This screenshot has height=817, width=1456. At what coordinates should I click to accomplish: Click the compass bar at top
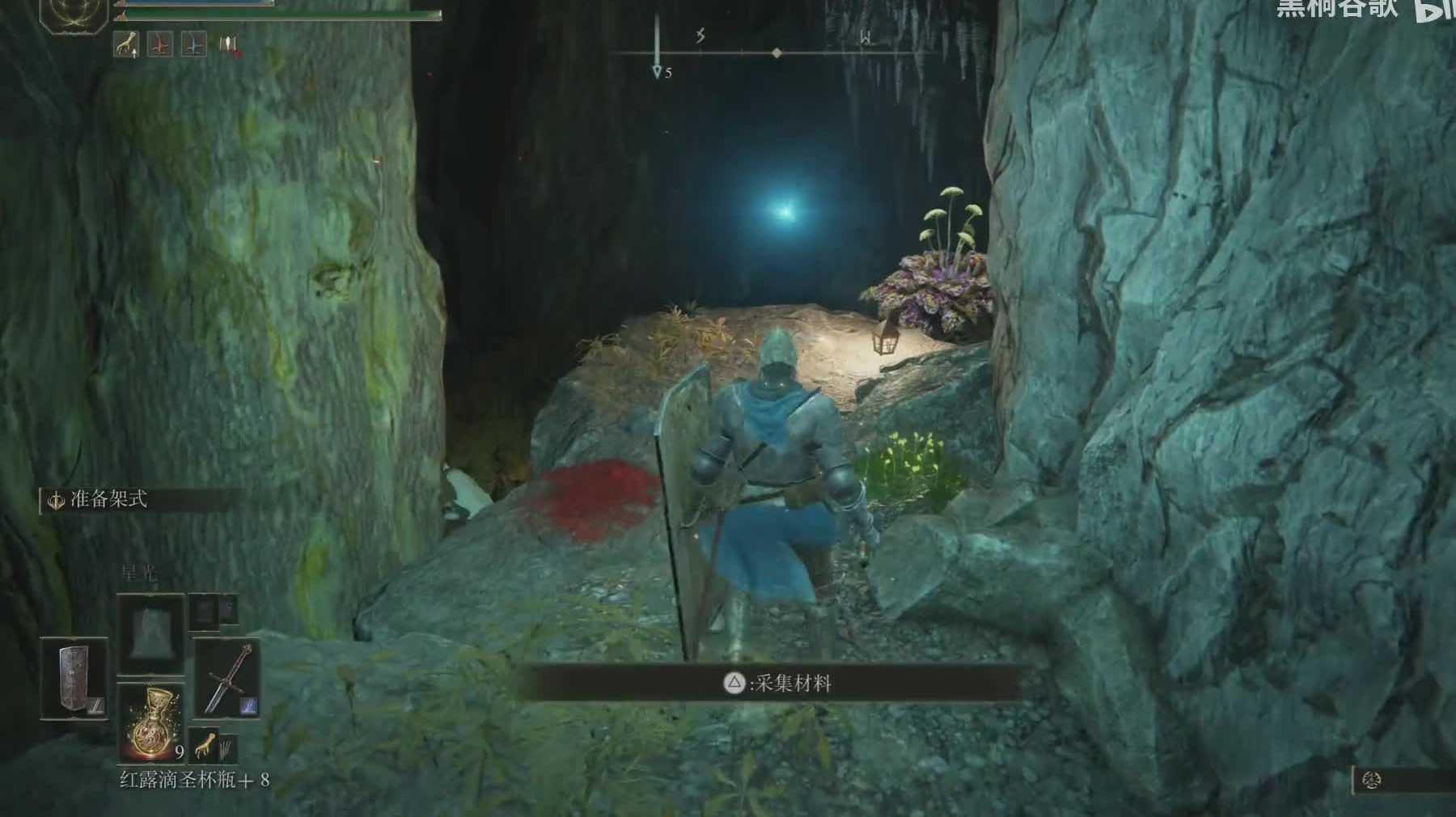(777, 53)
